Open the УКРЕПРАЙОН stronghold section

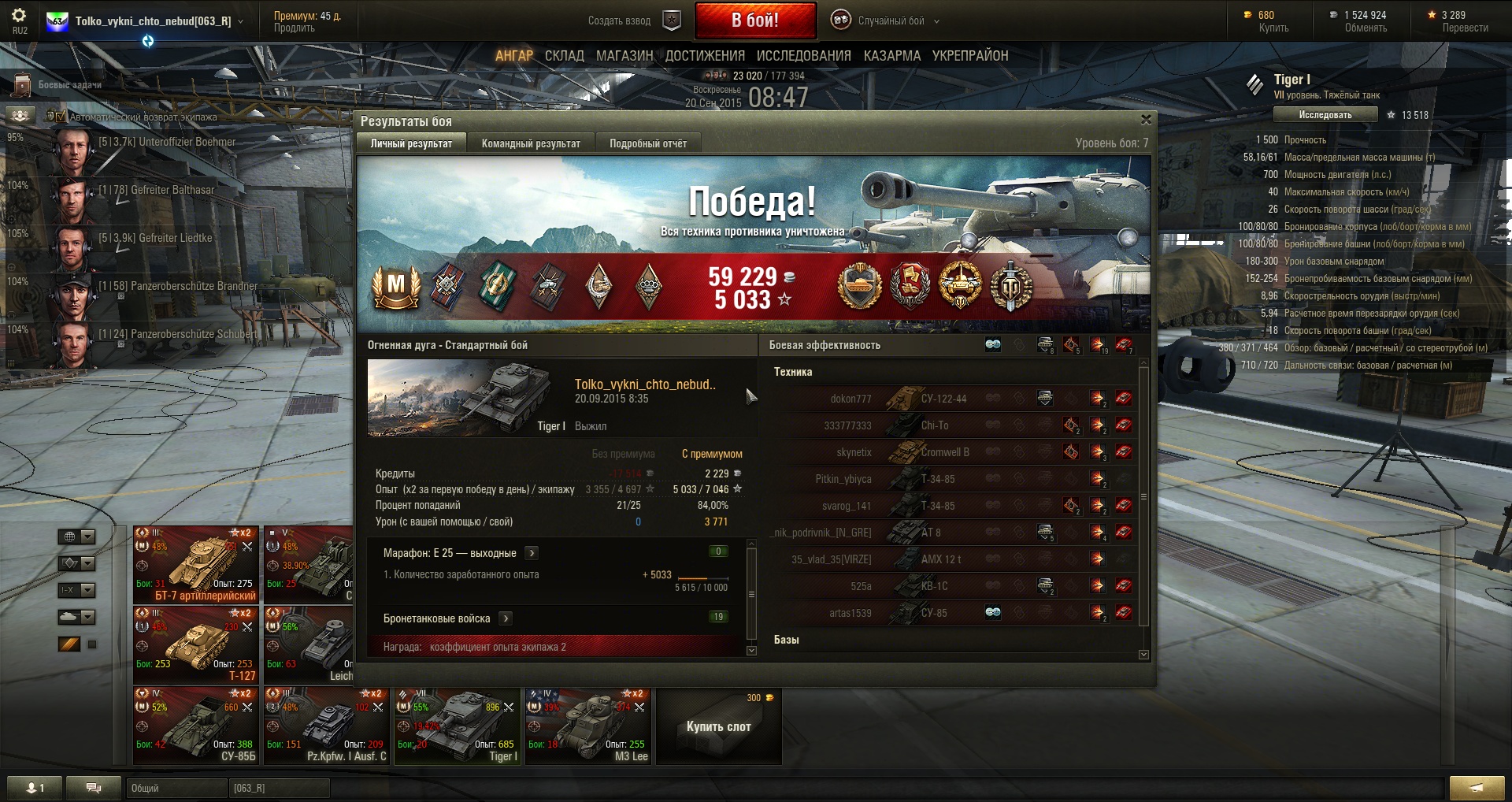(x=969, y=56)
